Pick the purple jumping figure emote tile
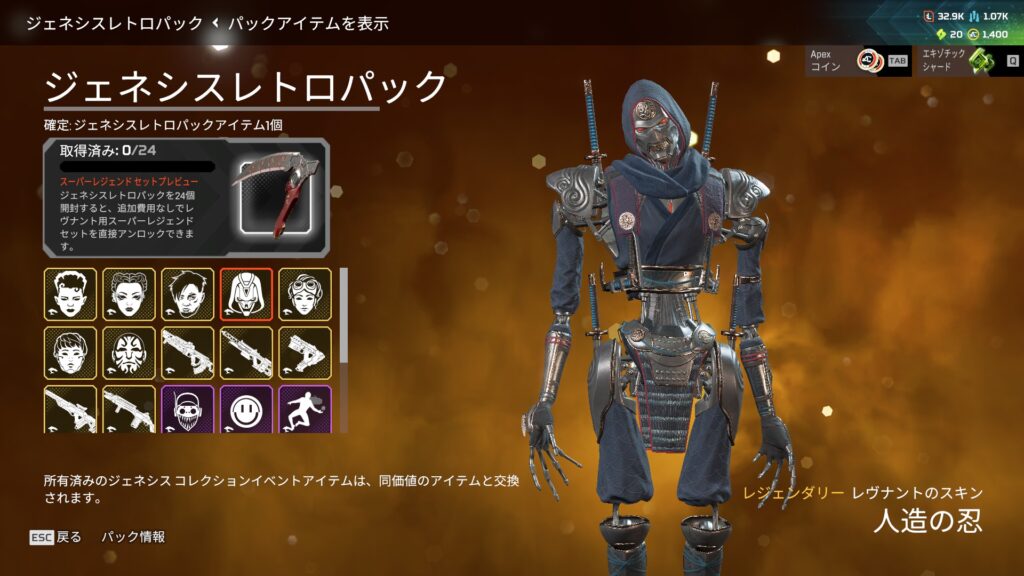This screenshot has height=576, width=1024. click(304, 409)
